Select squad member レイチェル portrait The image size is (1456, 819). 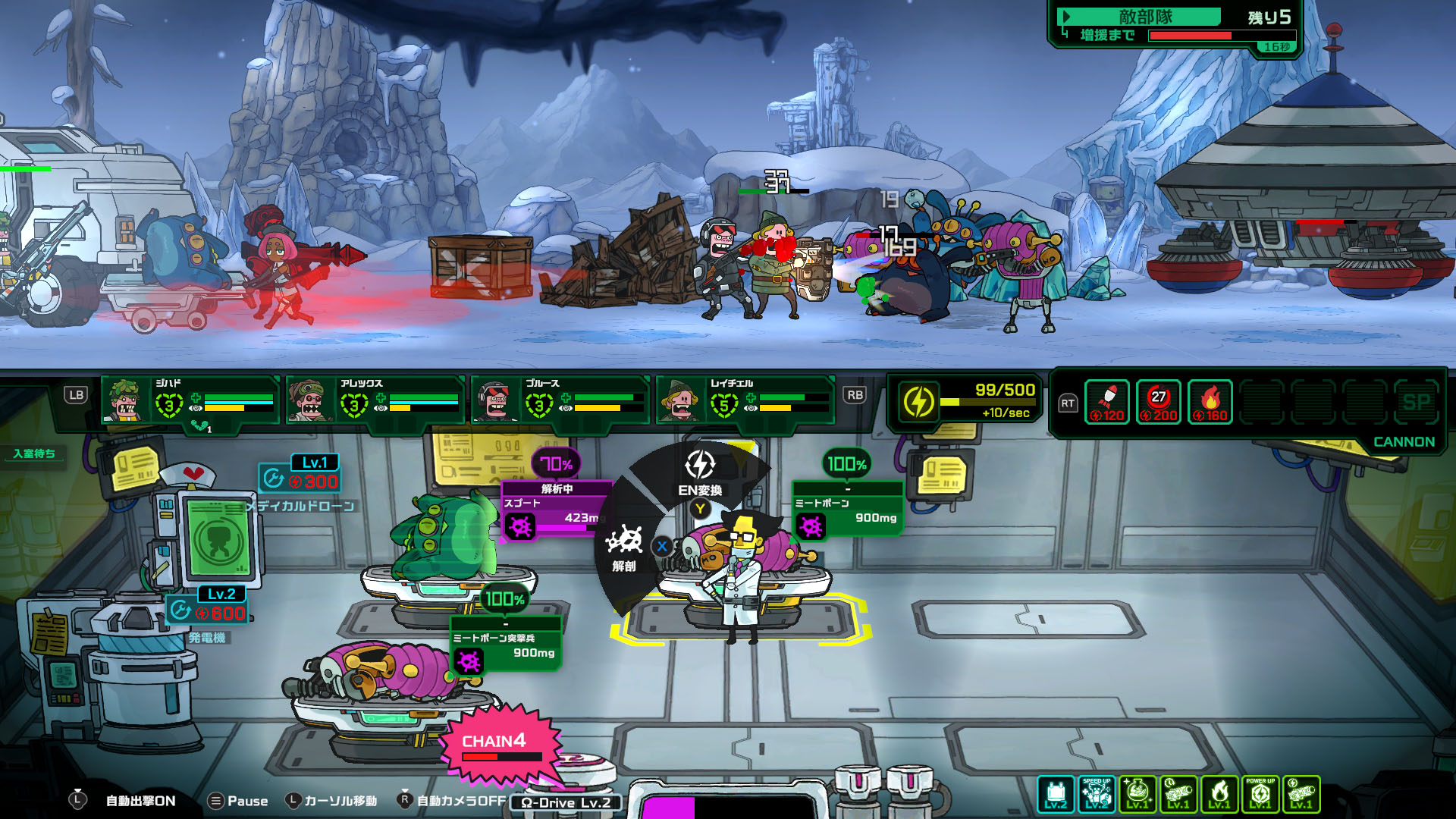(679, 400)
